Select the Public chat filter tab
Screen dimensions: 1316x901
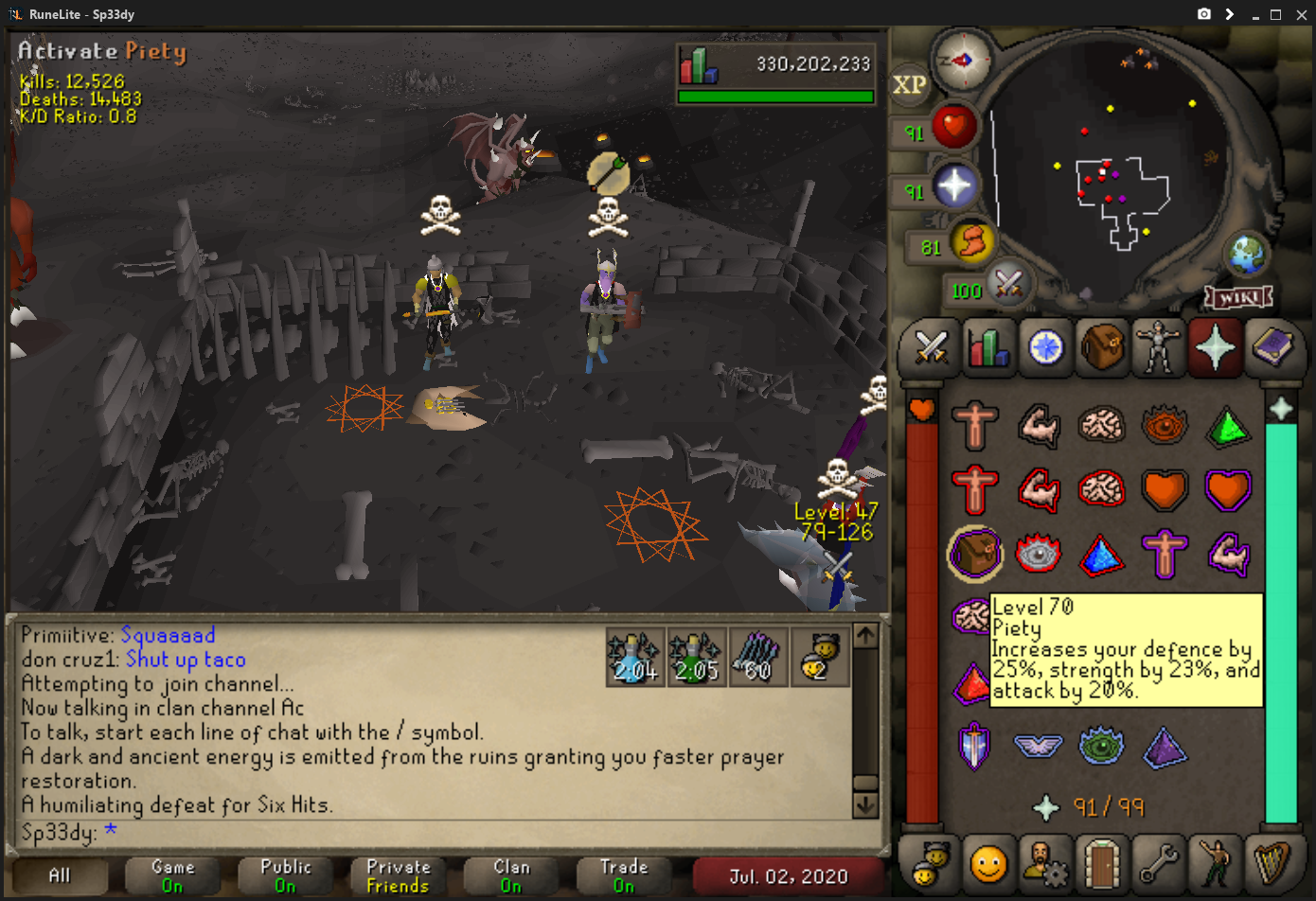click(285, 875)
